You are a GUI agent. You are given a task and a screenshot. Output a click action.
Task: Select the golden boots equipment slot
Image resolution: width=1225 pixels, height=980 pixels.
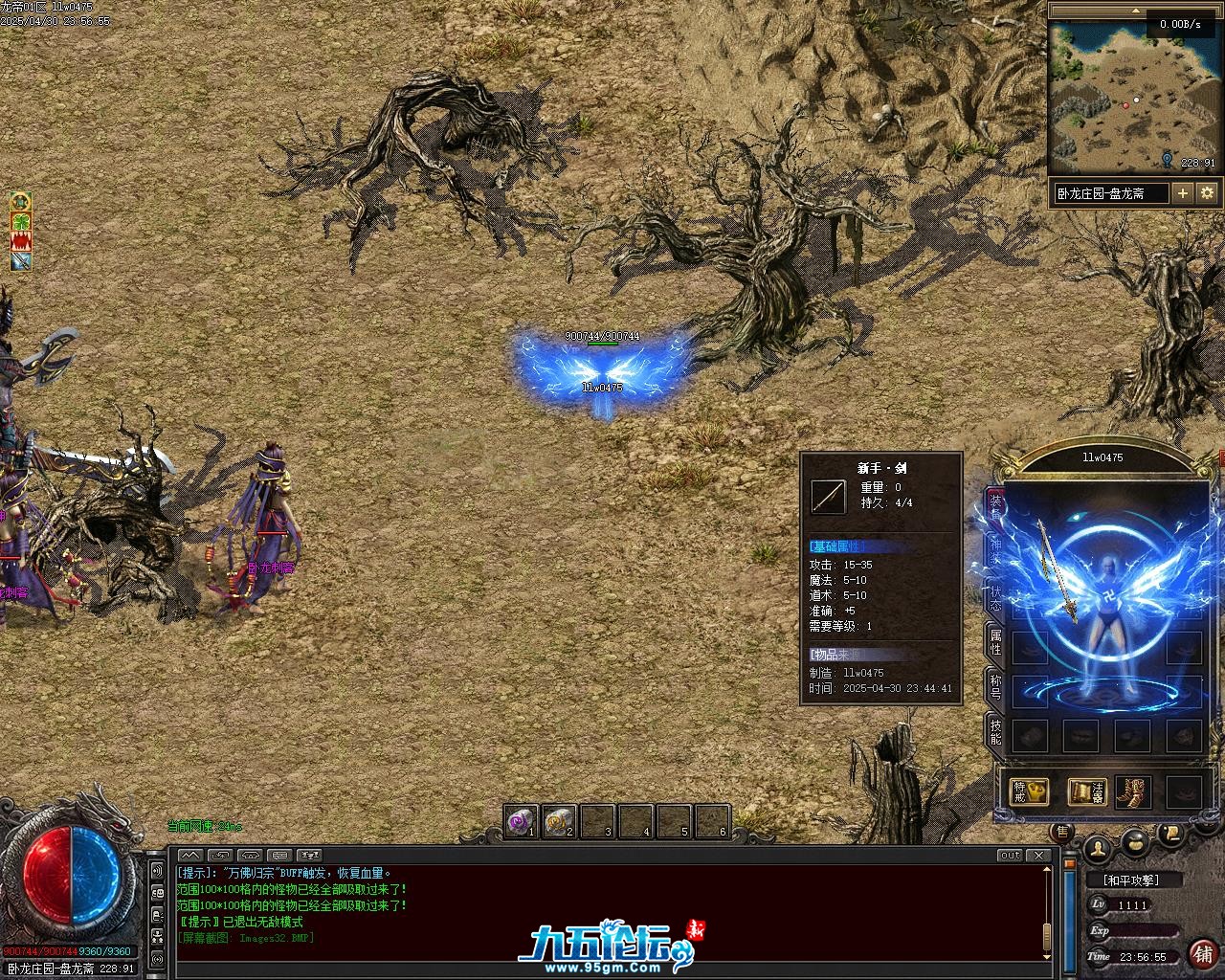coord(1133,791)
